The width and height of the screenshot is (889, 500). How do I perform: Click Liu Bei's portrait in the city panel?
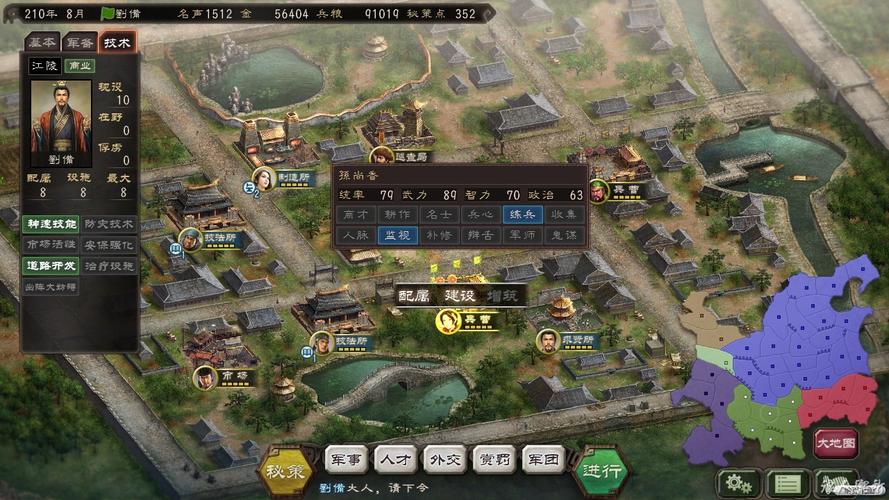pyautogui.click(x=61, y=123)
